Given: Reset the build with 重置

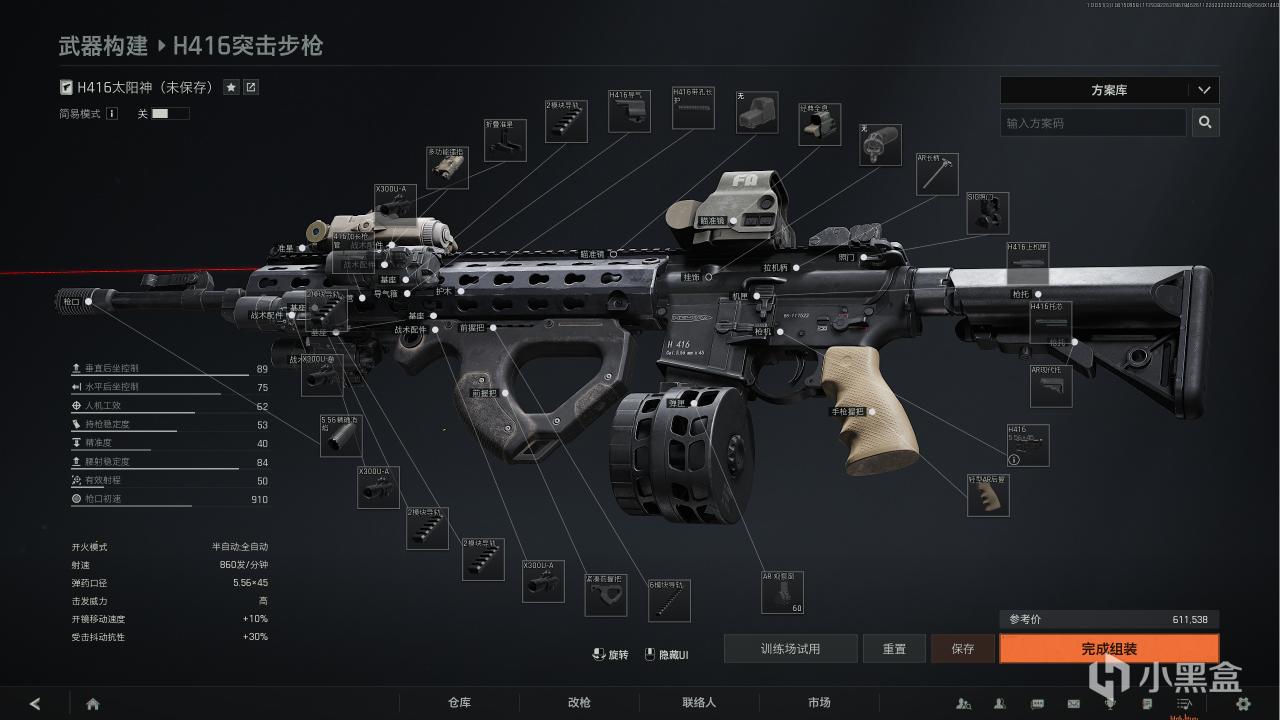Looking at the screenshot, I should pyautogui.click(x=894, y=649).
